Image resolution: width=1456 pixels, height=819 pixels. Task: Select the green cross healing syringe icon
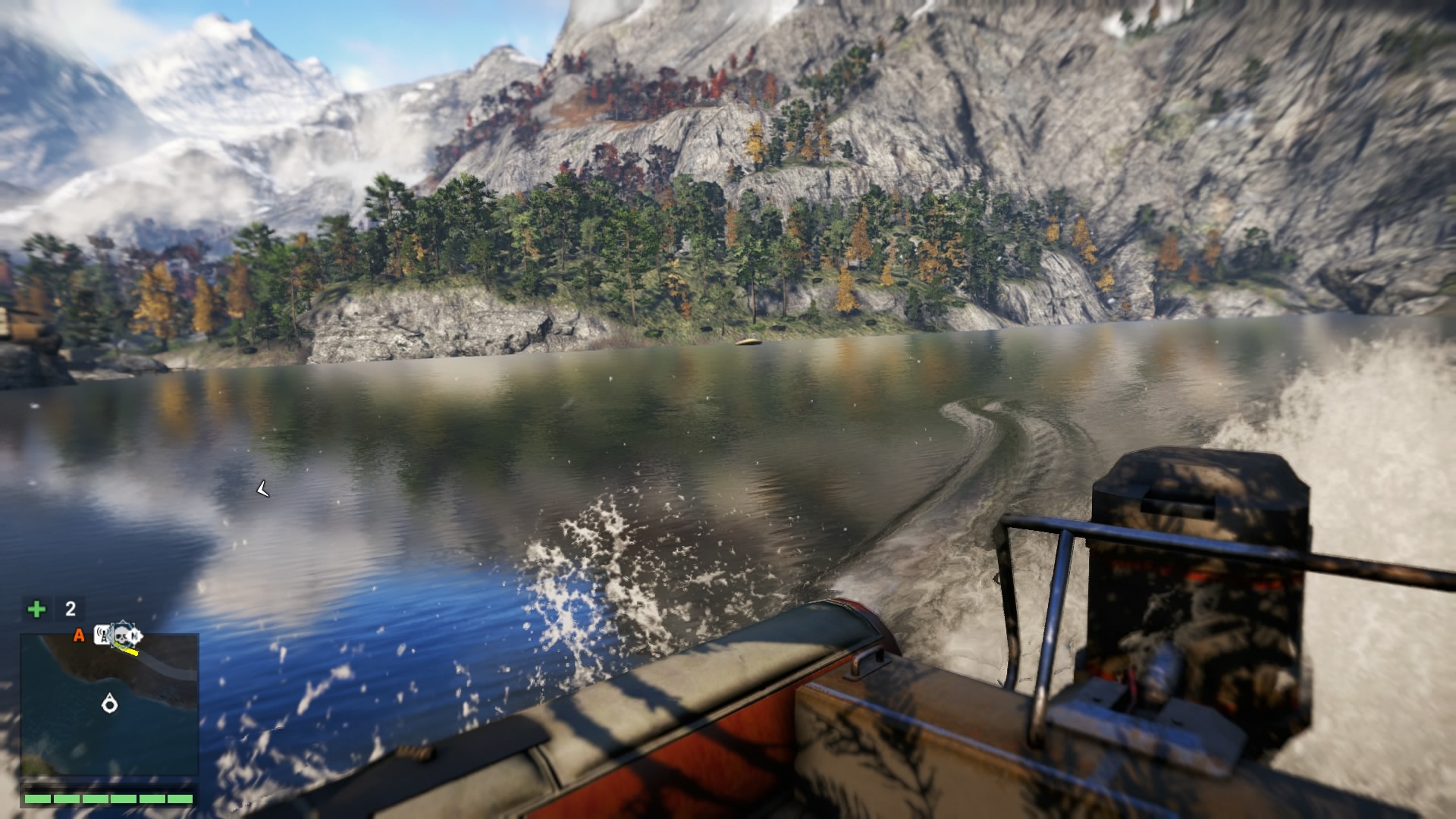(36, 609)
